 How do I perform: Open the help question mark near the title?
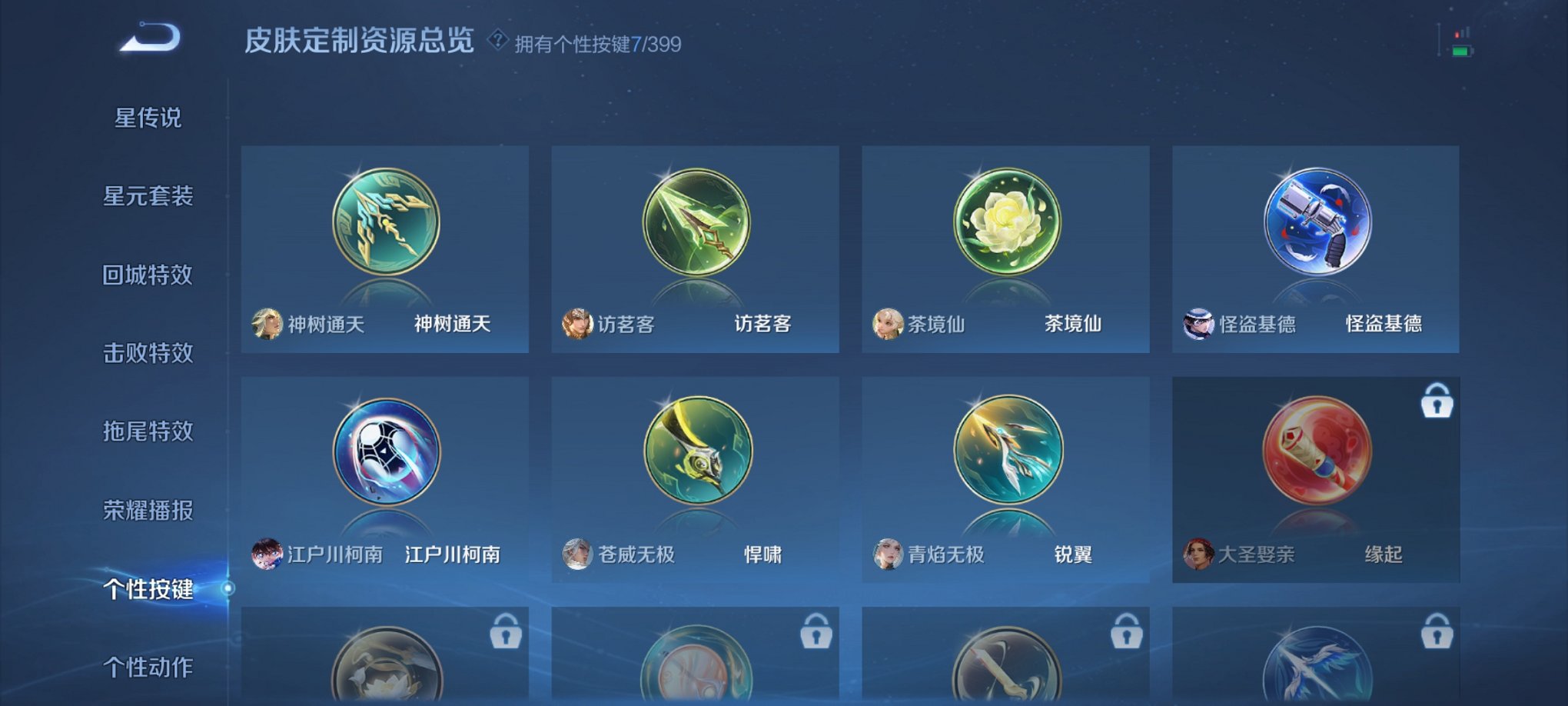[497, 42]
